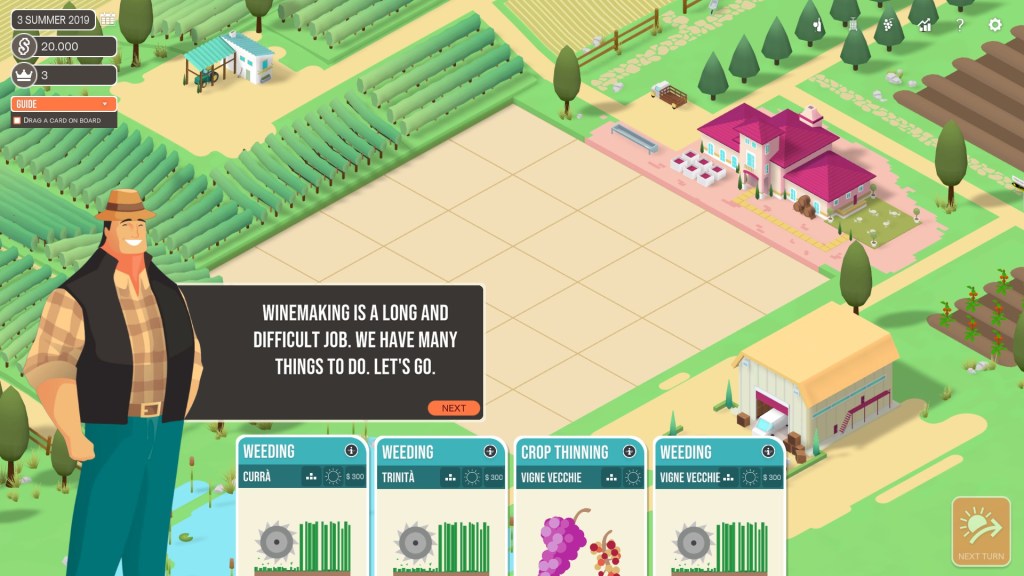This screenshot has width=1024, height=576.
Task: Open the calendar next to the date
Action: click(x=107, y=20)
